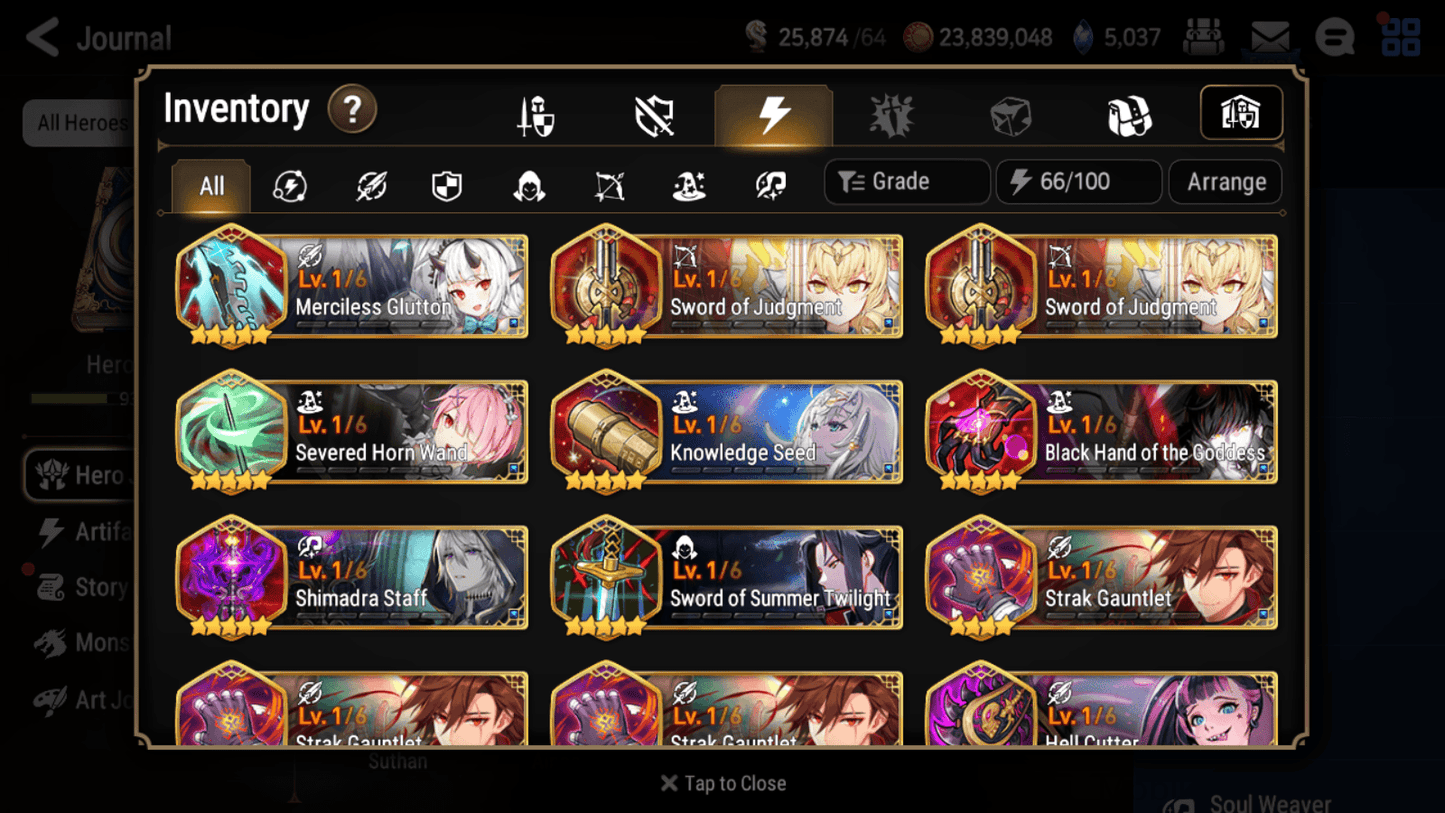Open the Equipment sword and shield tab
1445x813 pixels.
(537, 114)
